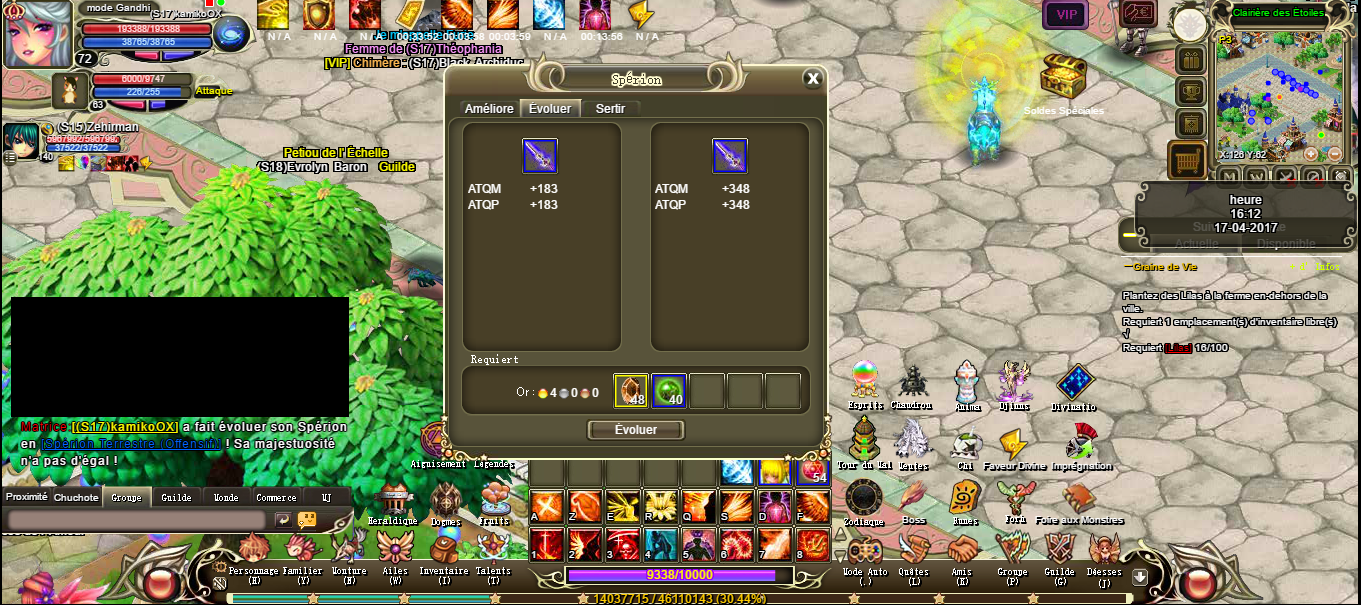Click the chat message input field
The width and height of the screenshot is (1361, 605).
point(137,520)
